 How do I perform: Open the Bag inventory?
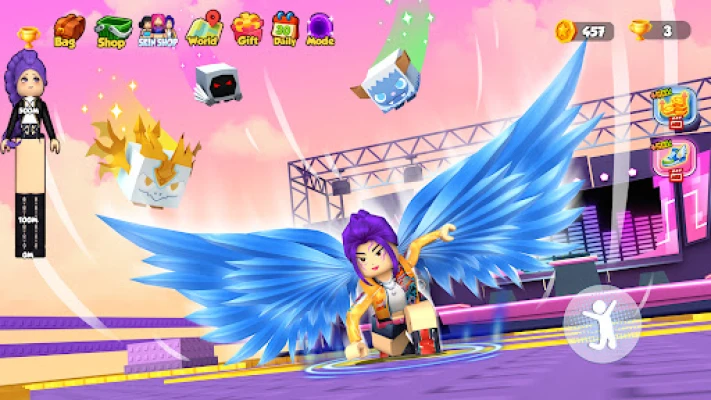tap(69, 30)
